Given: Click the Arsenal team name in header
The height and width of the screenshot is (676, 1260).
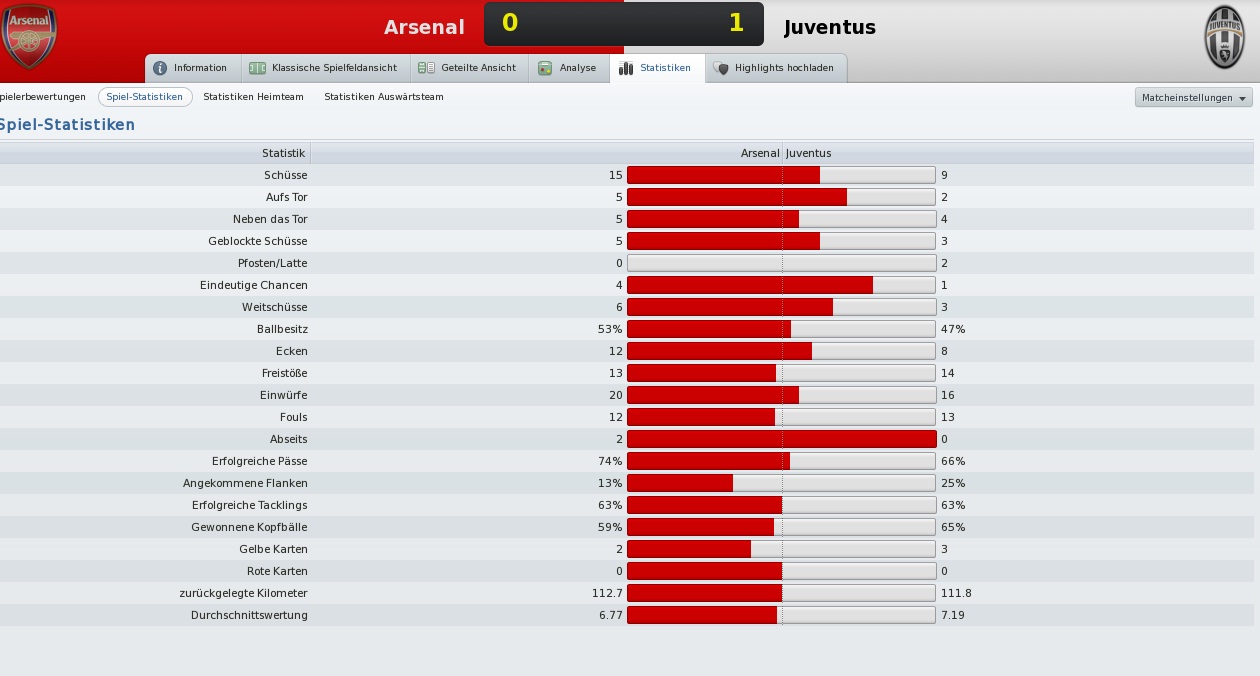Looking at the screenshot, I should click(x=424, y=27).
